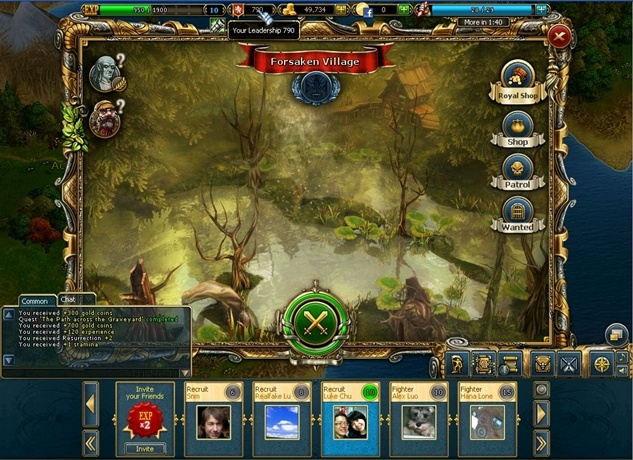Viewport: 633px width, 460px height.
Task: Start battle with the crossed swords button
Action: pyautogui.click(x=316, y=322)
